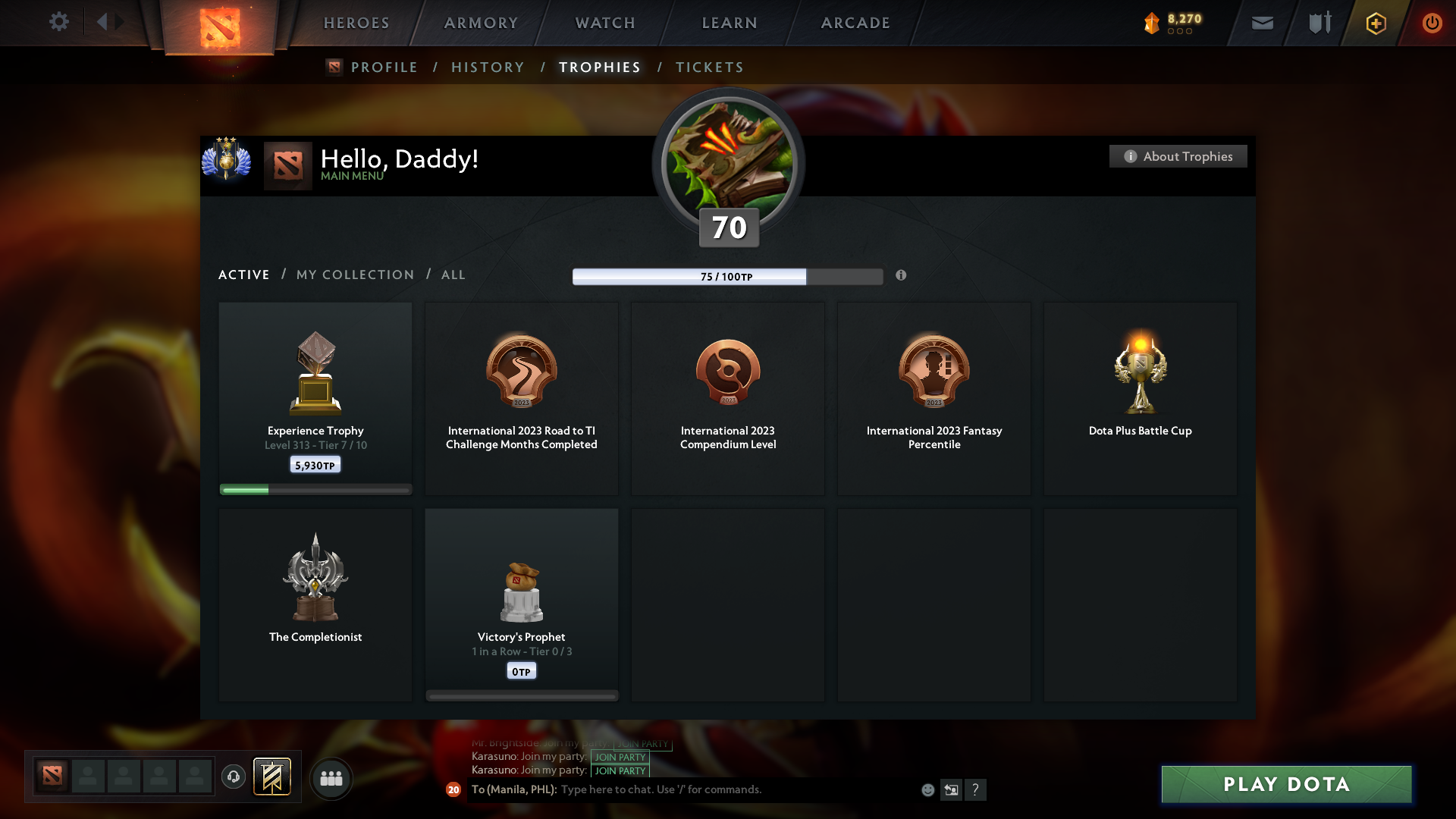Click the power button to quit Dota
The image size is (1456, 819).
click(1432, 23)
